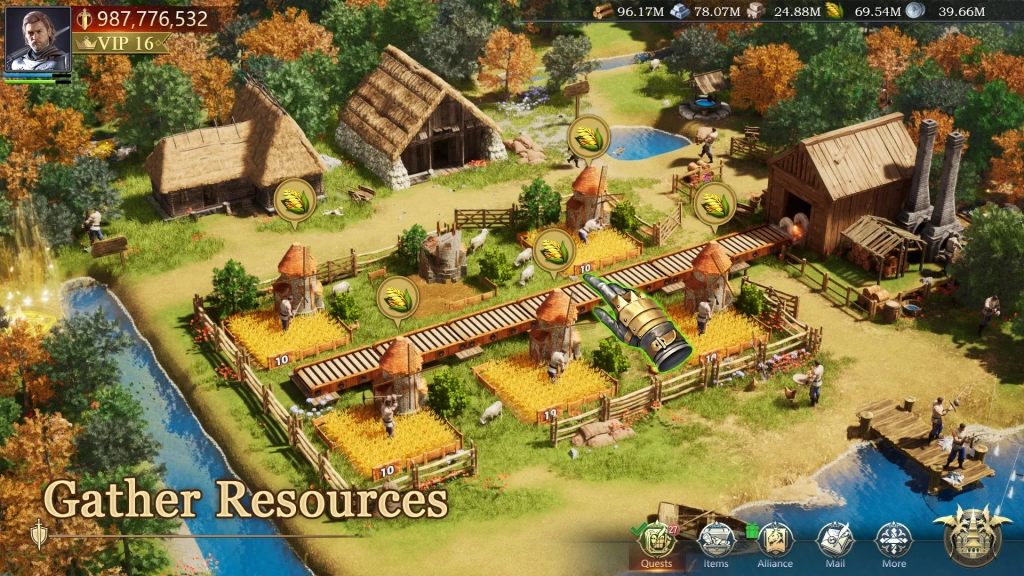Open the player avatar profile
This screenshot has width=1024, height=576.
coord(38,39)
